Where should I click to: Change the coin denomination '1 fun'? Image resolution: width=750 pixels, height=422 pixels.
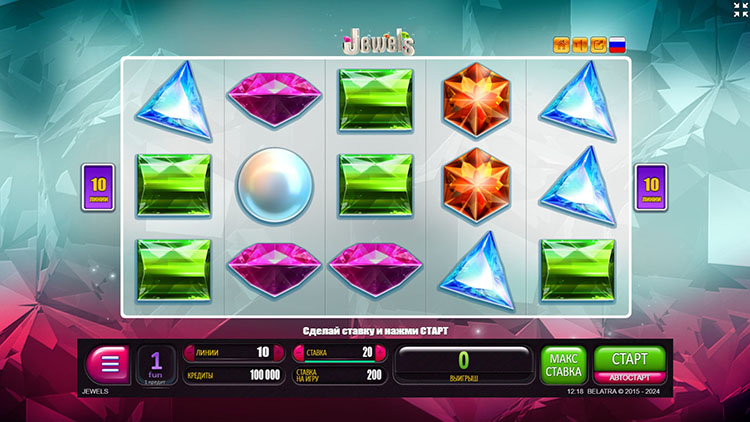pyautogui.click(x=156, y=365)
